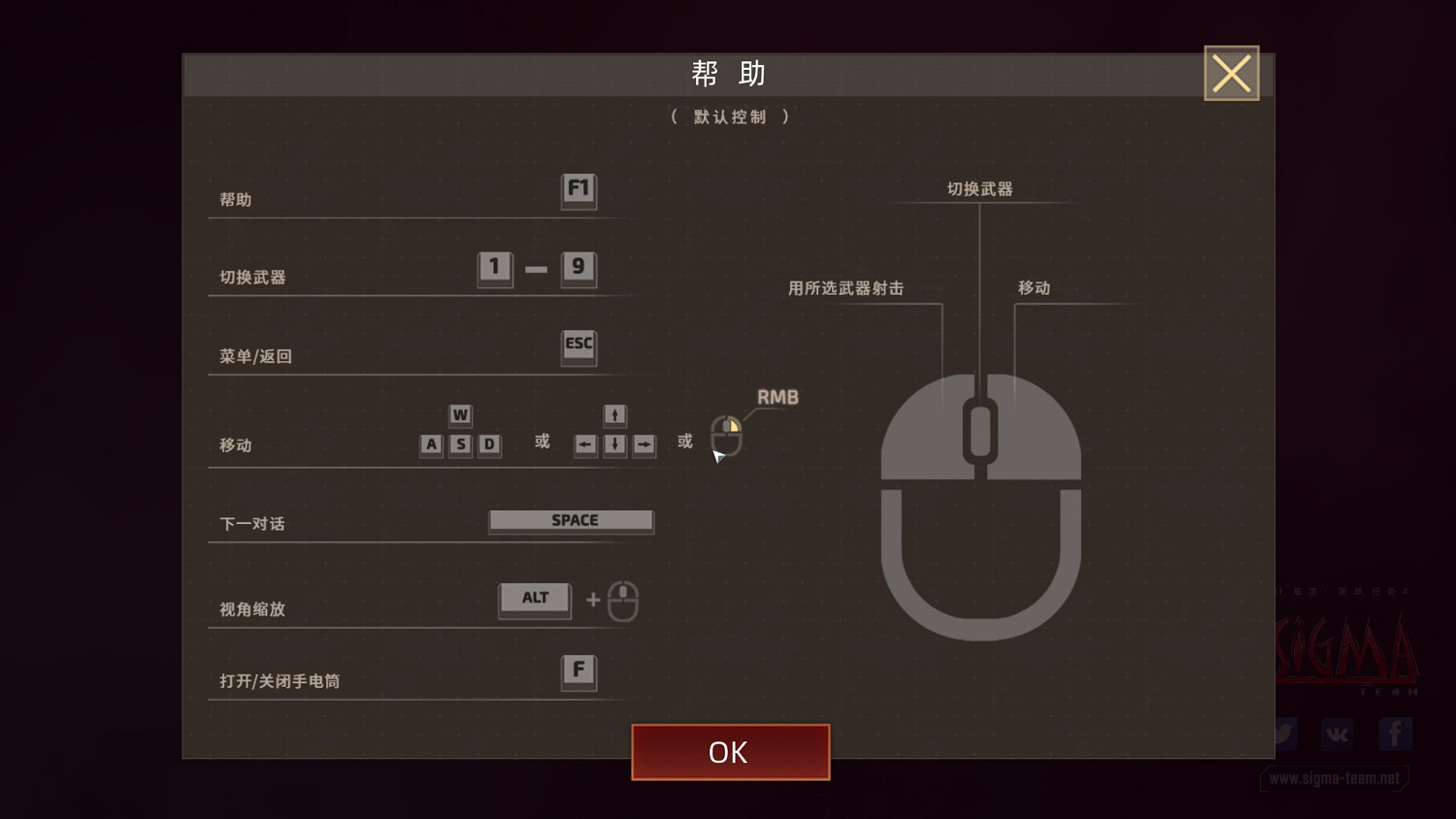Select the W key in the movement keys
The width and height of the screenshot is (1456, 819).
[460, 416]
